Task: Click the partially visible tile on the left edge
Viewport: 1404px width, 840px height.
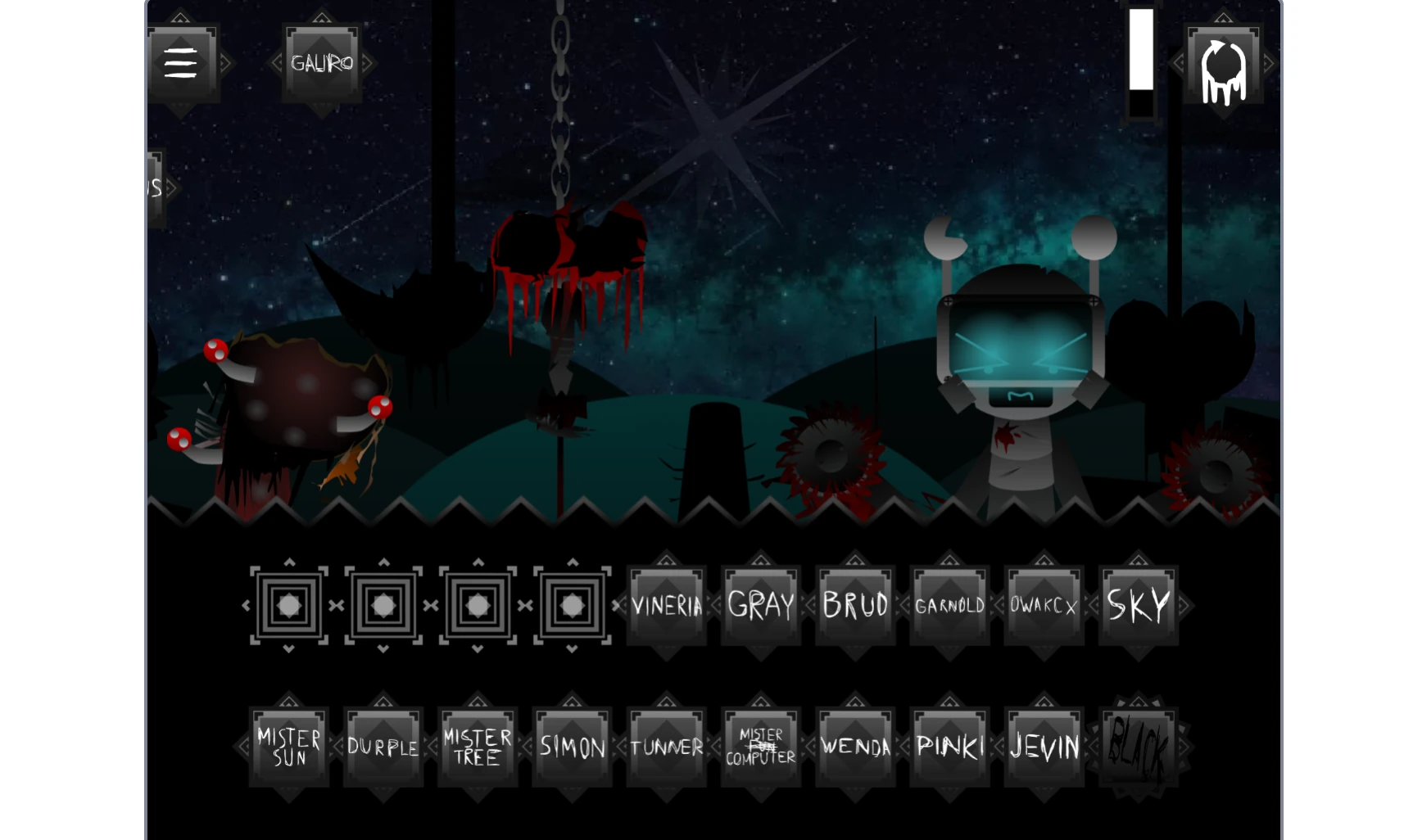Action: click(152, 190)
